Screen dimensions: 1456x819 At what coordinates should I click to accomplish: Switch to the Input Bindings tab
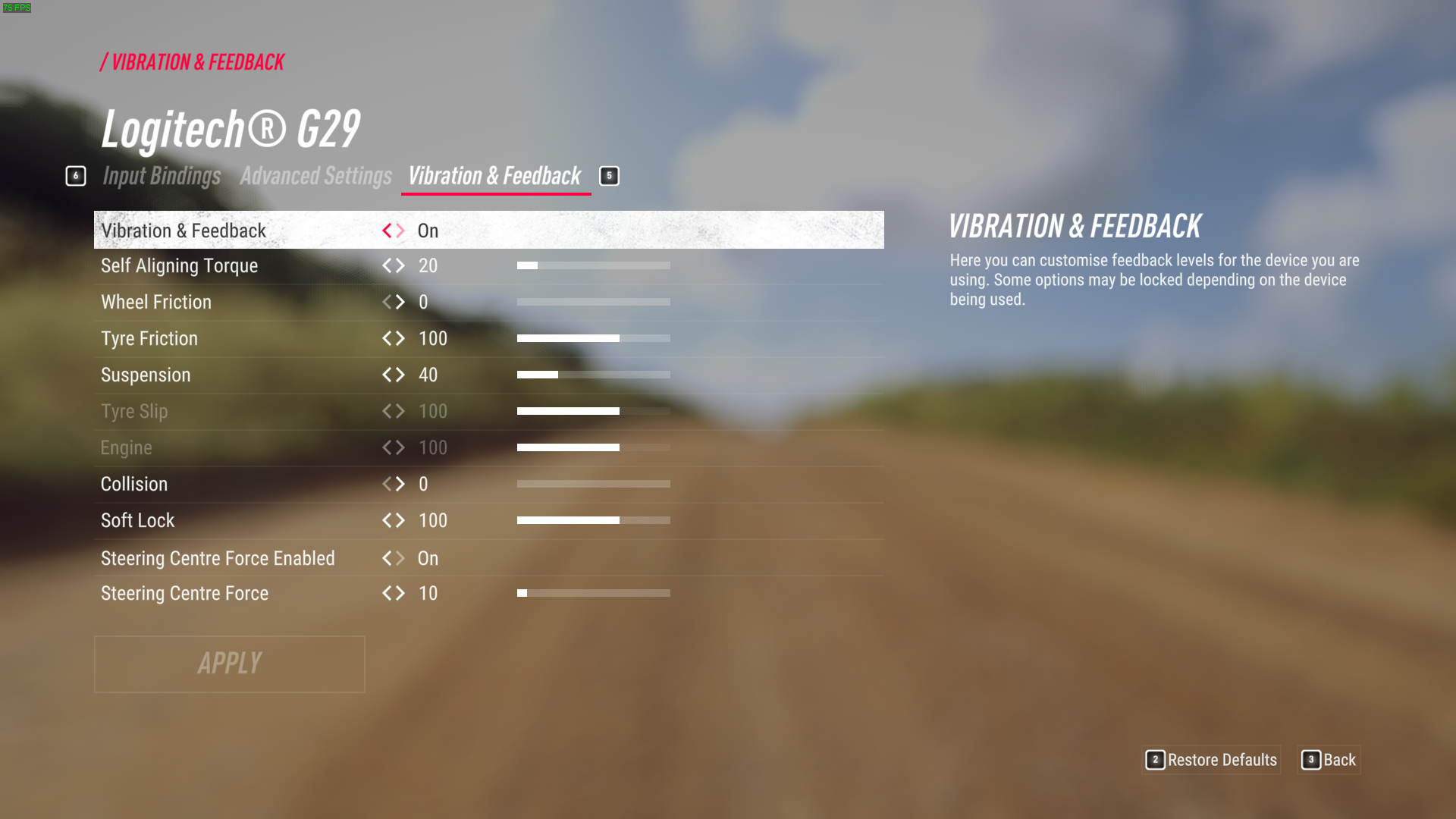162,176
